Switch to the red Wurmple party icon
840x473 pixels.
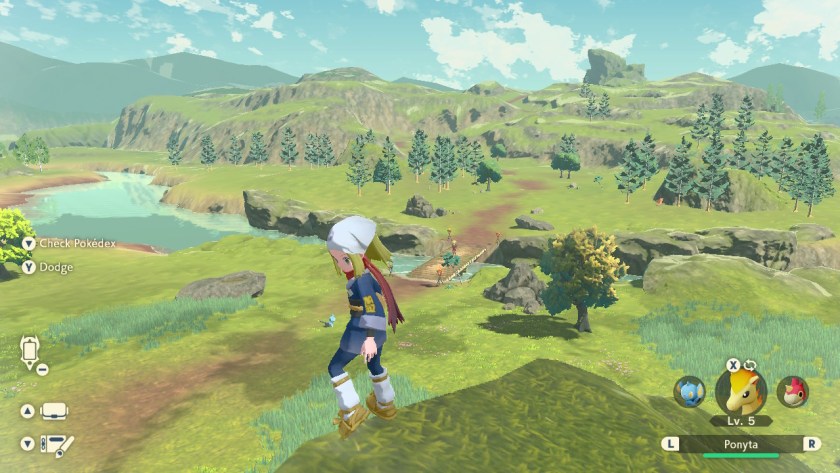coord(793,391)
